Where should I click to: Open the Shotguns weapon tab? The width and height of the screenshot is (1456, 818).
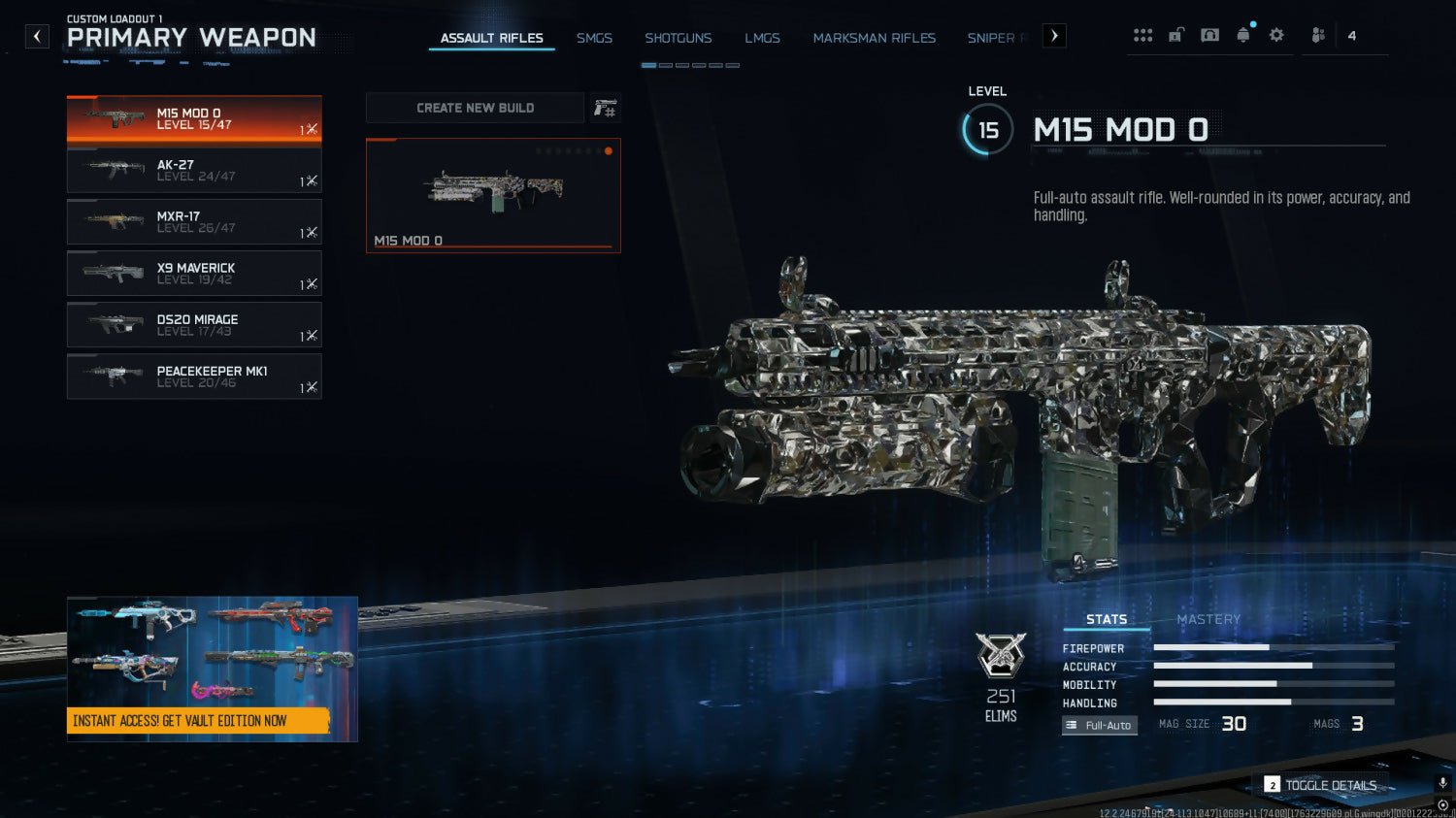(678, 38)
